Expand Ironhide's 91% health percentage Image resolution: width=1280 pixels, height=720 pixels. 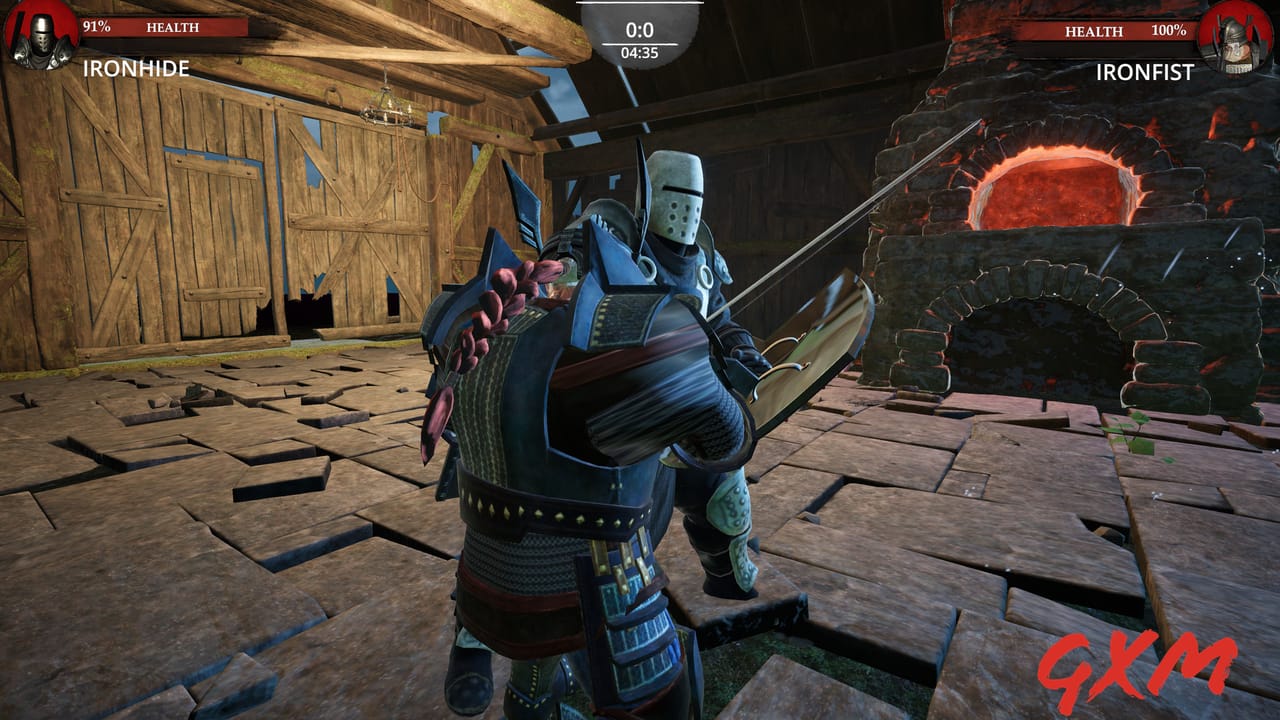[x=97, y=26]
